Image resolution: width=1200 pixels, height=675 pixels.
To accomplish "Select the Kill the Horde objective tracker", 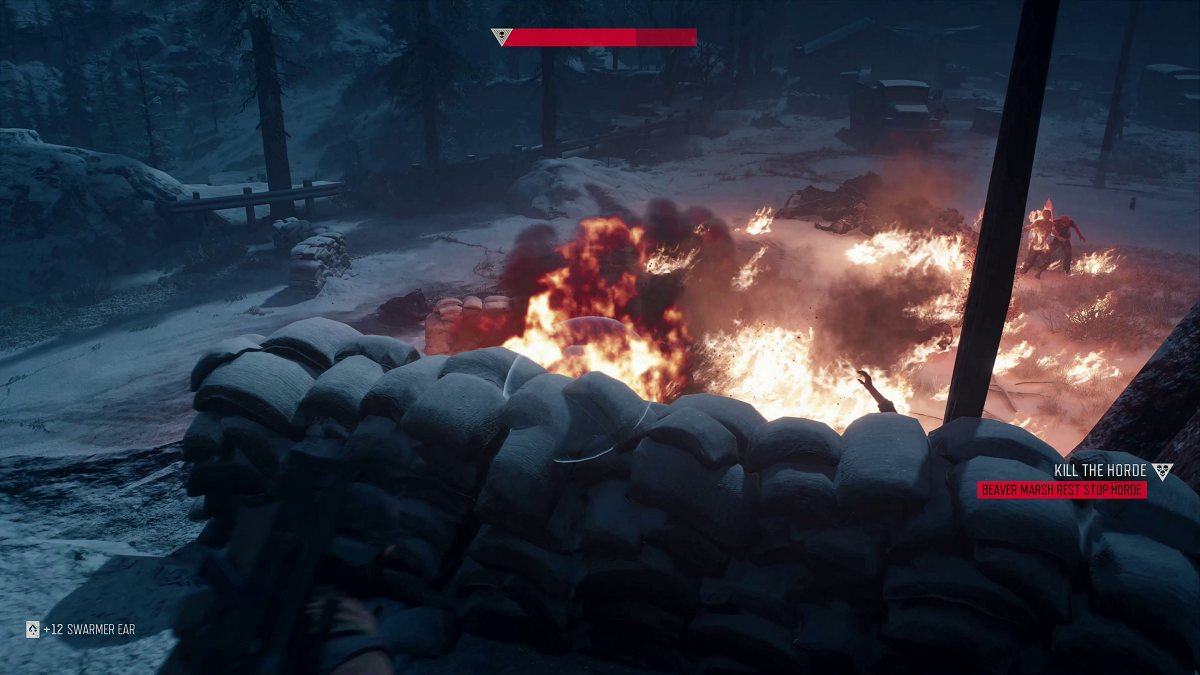I will point(1101,471).
